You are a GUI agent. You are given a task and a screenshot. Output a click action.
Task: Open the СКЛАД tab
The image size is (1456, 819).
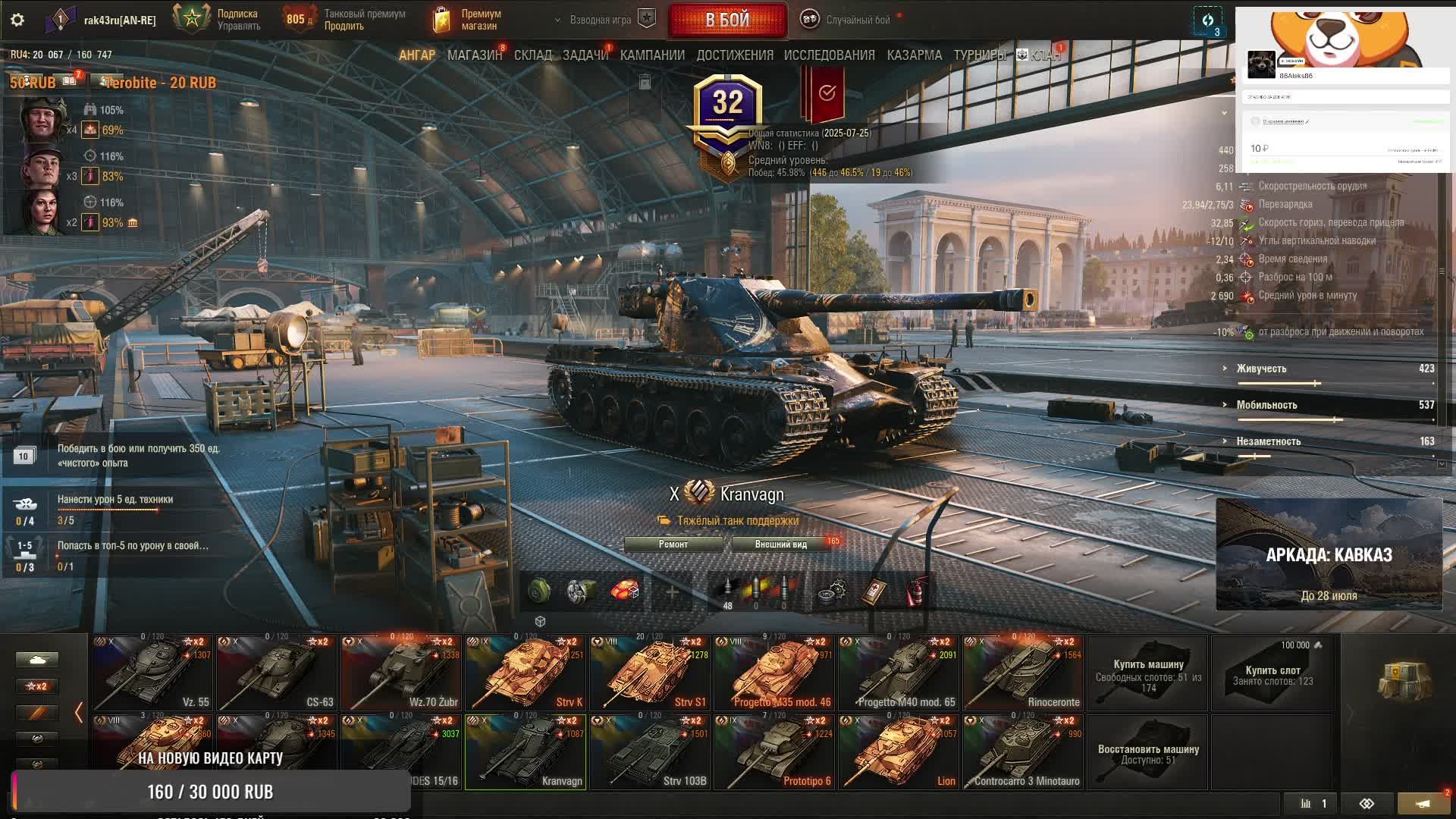532,55
